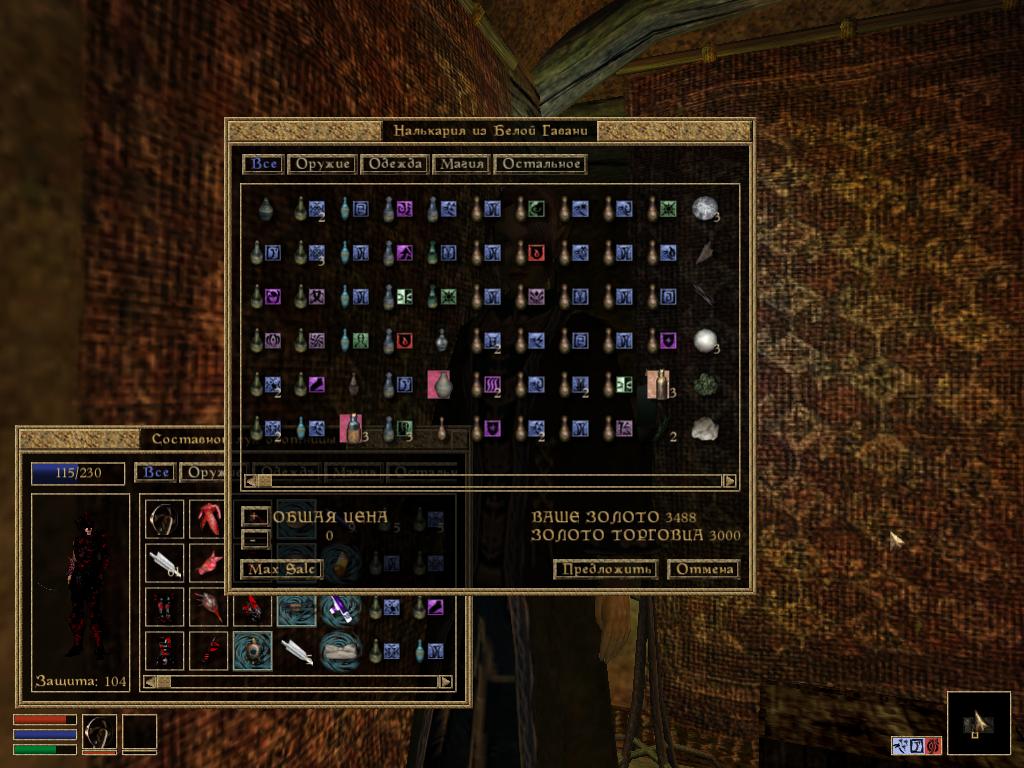Select the merchant's Остальное tab
This screenshot has width=1024, height=768.
pos(540,164)
